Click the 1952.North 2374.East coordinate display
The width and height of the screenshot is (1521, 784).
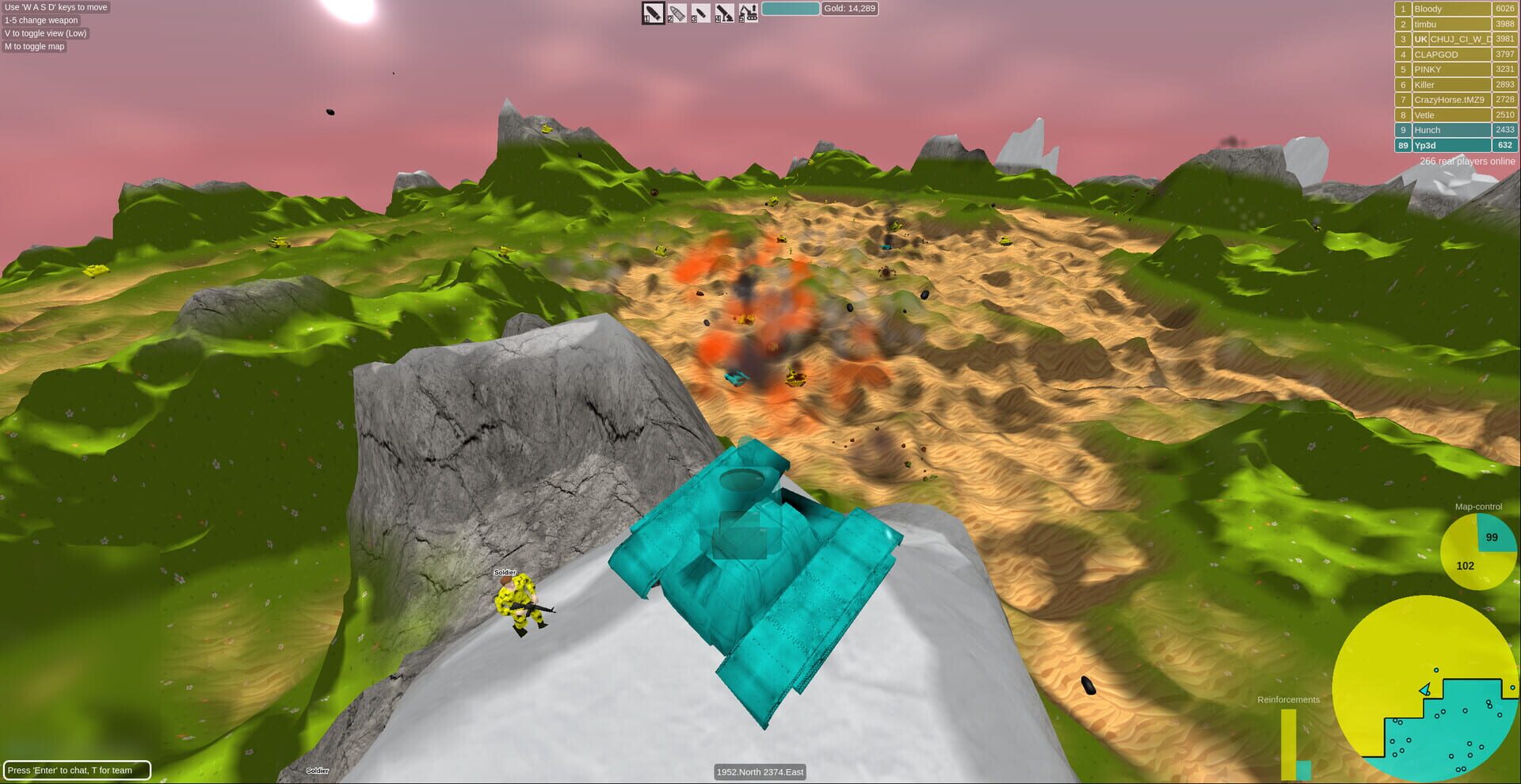[x=760, y=772]
